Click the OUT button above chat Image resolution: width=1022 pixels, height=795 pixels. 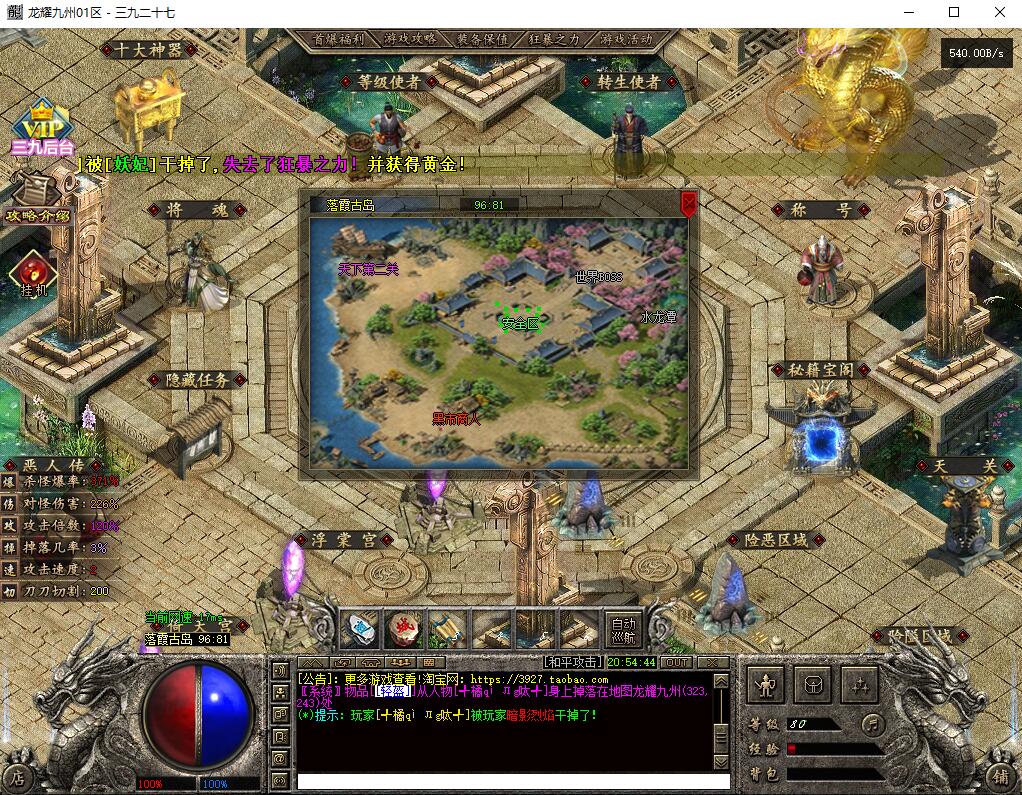click(677, 662)
